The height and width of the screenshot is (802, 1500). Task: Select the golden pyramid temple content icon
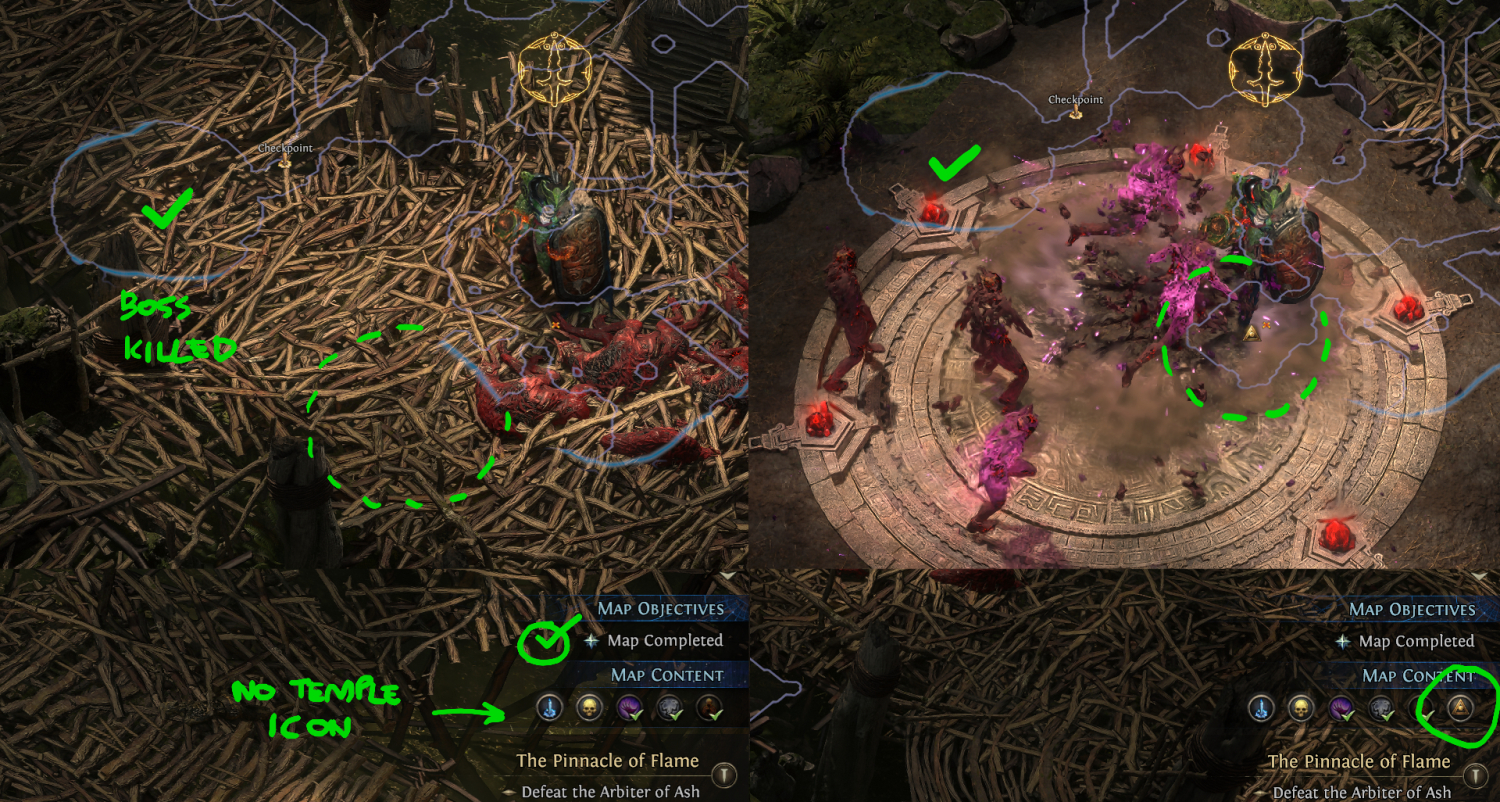tap(1460, 708)
